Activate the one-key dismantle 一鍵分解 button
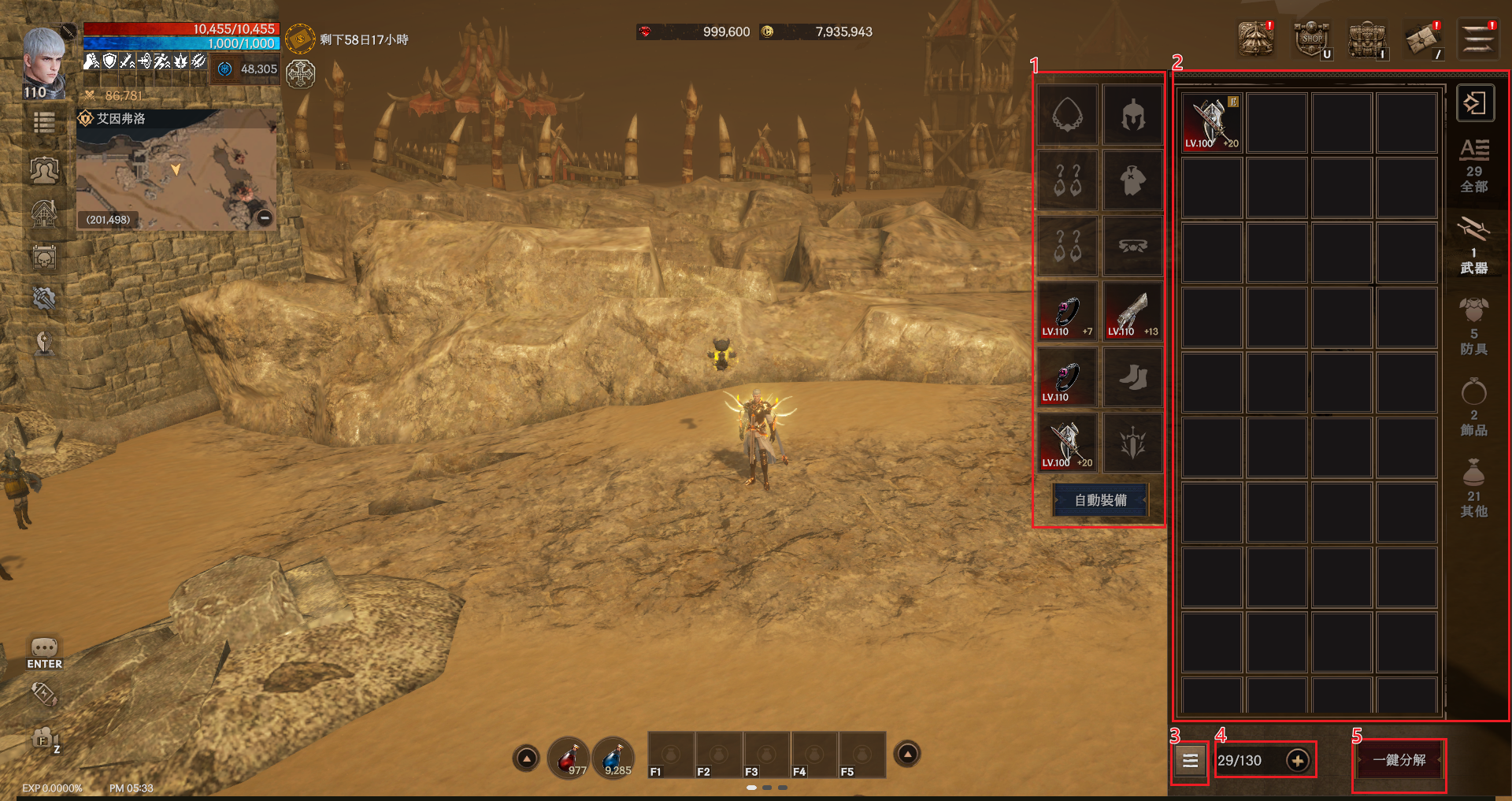The width and height of the screenshot is (1512, 801). click(1399, 760)
